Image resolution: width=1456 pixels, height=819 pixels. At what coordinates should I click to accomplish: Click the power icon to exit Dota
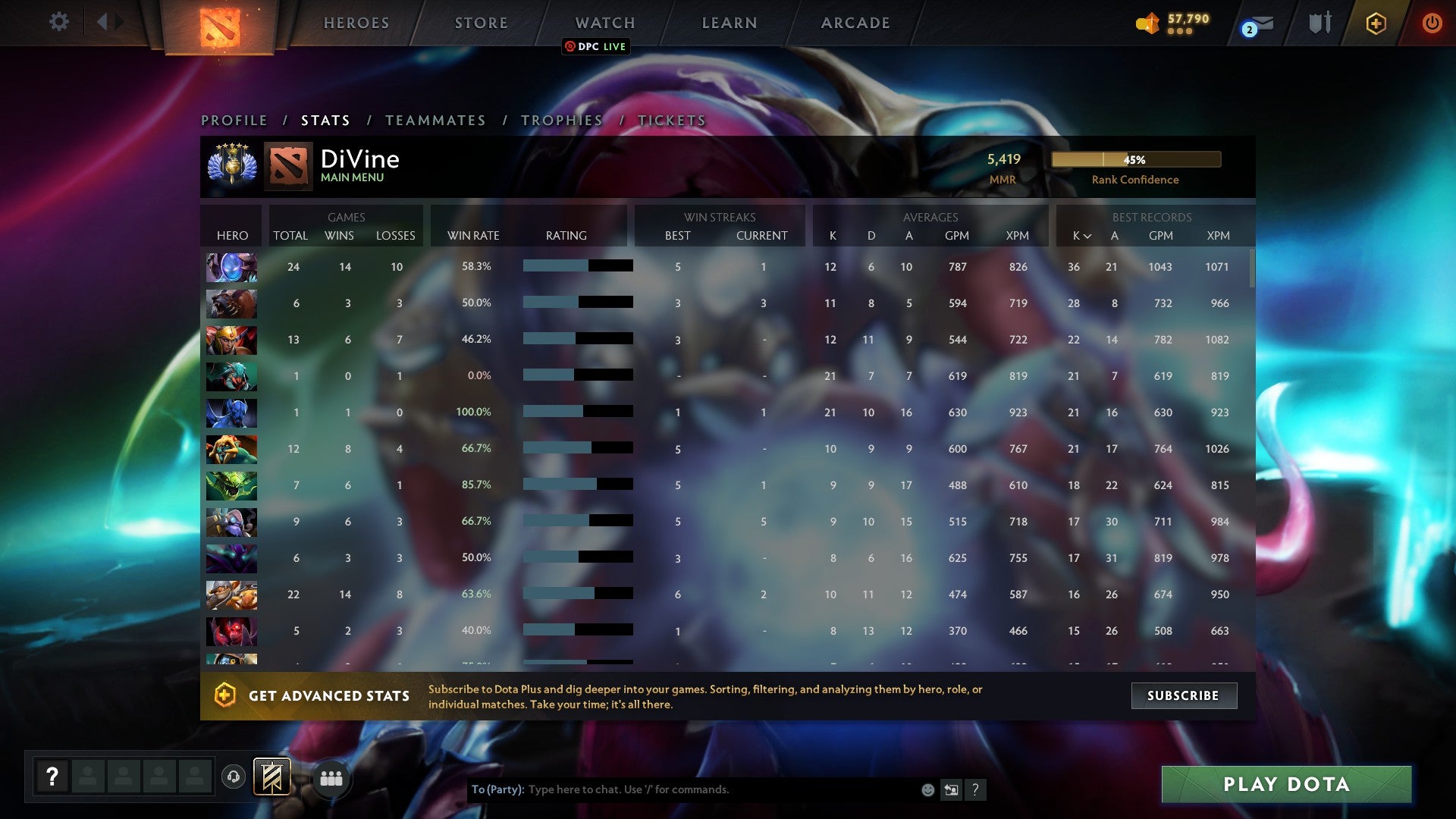(x=1432, y=23)
